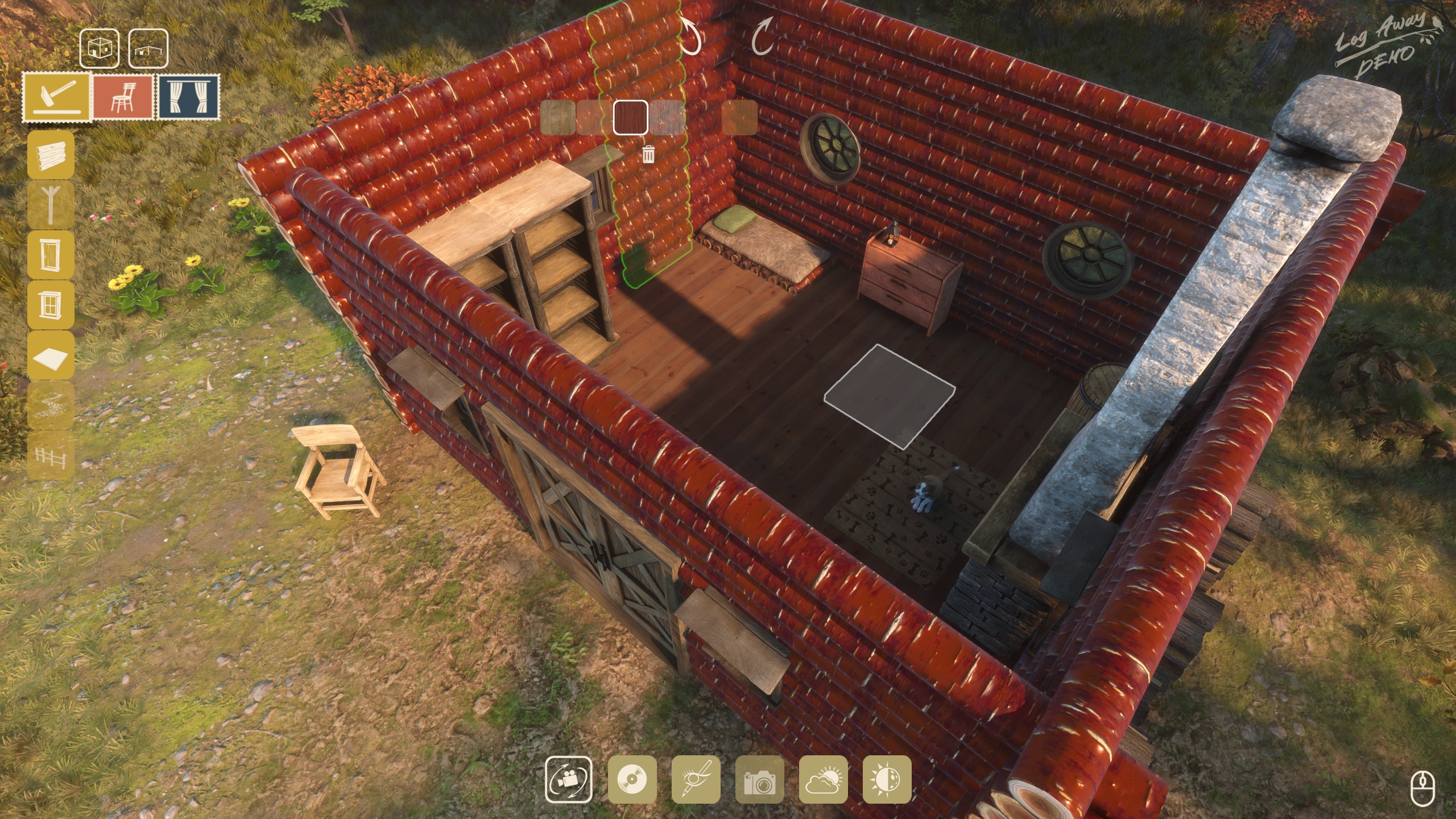Choose the gravel path tool
This screenshot has width=1456, height=819.
pos(51,405)
